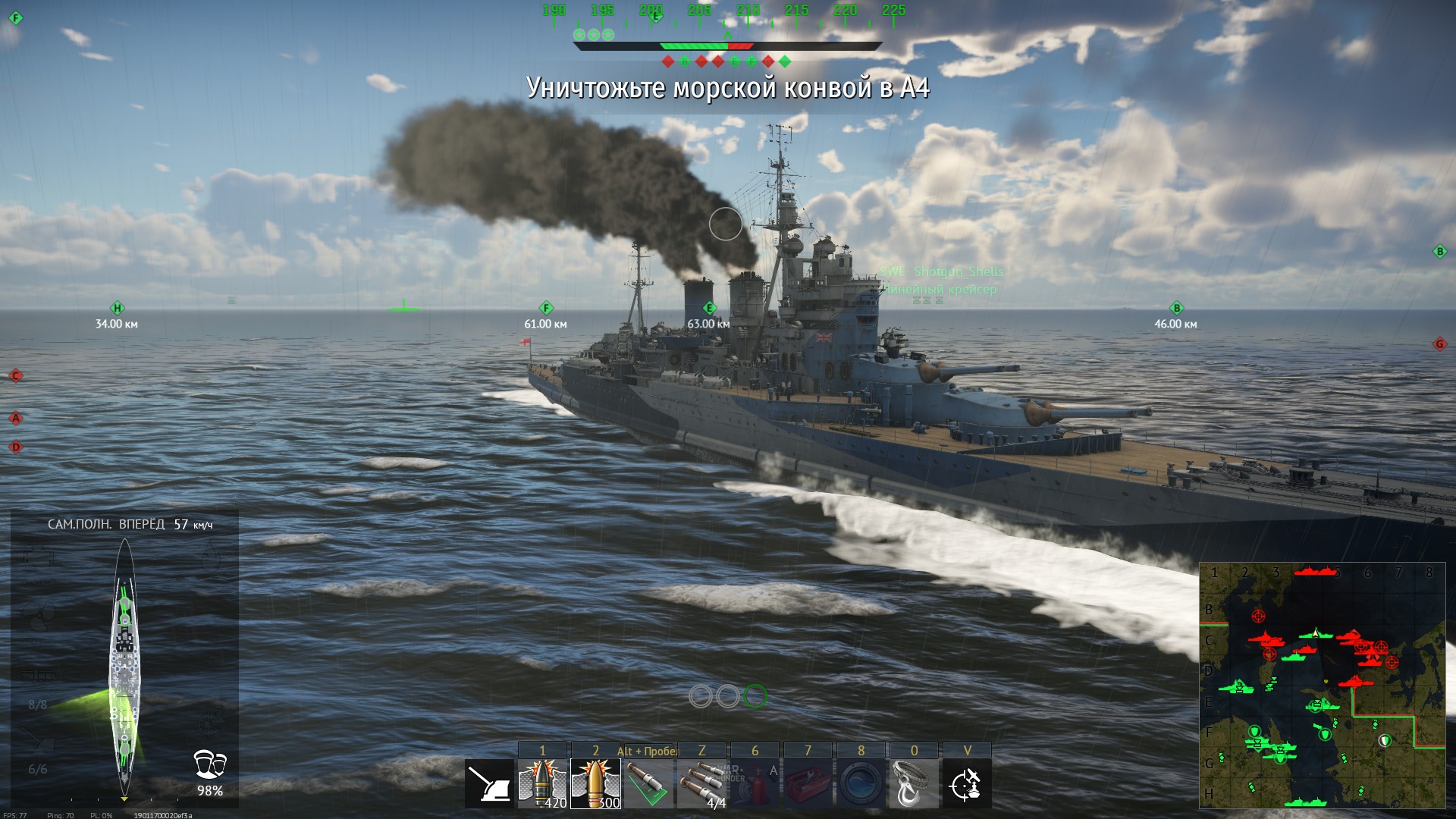1456x819 pixels.
Task: Select the main caliber gun turret icon
Action: click(x=488, y=783)
